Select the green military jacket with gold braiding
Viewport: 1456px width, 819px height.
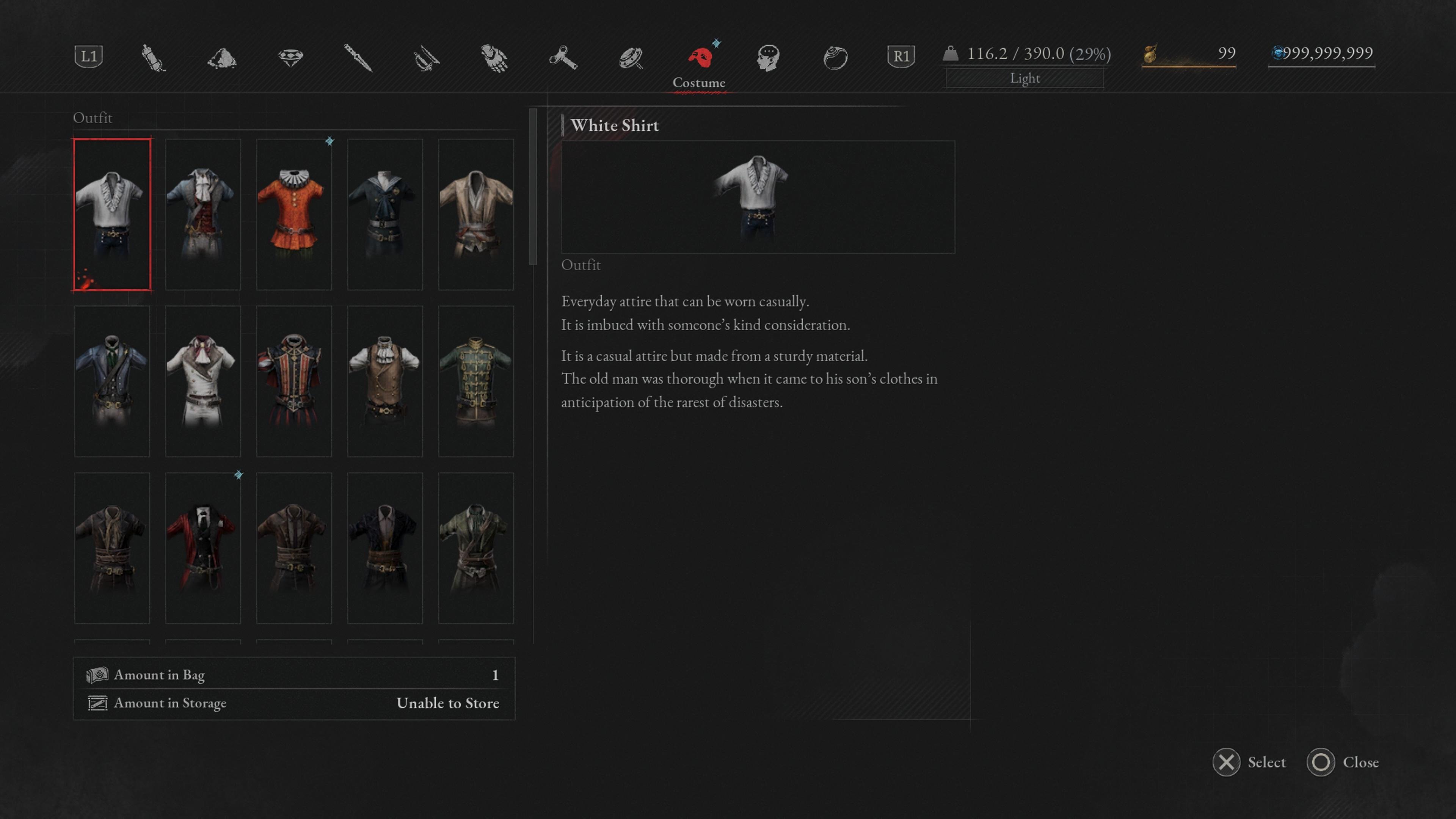(475, 381)
